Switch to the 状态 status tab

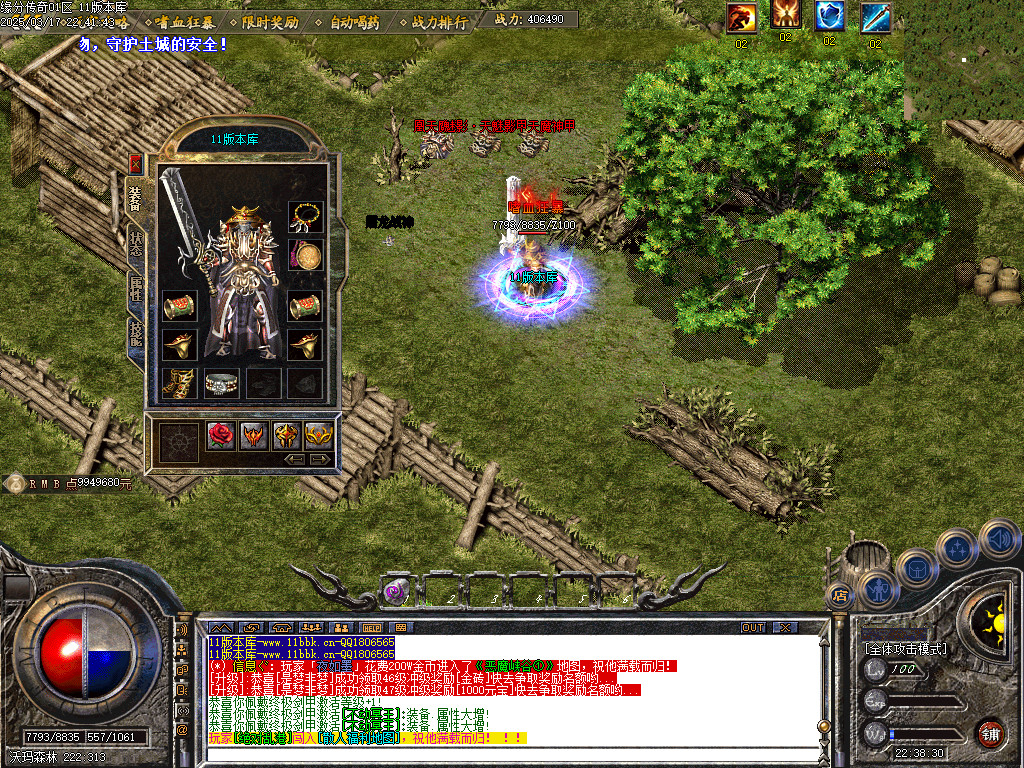[x=137, y=242]
